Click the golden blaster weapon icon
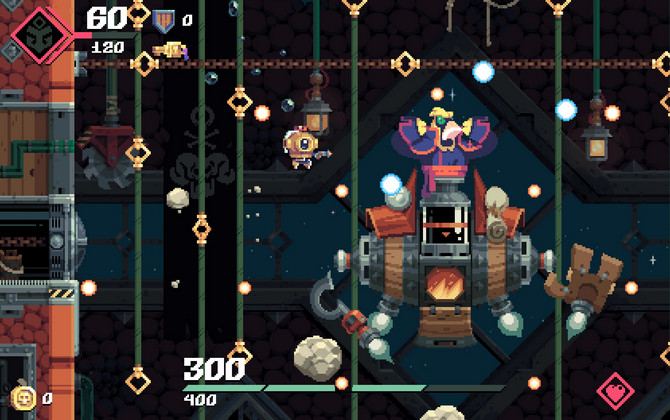 tap(172, 48)
